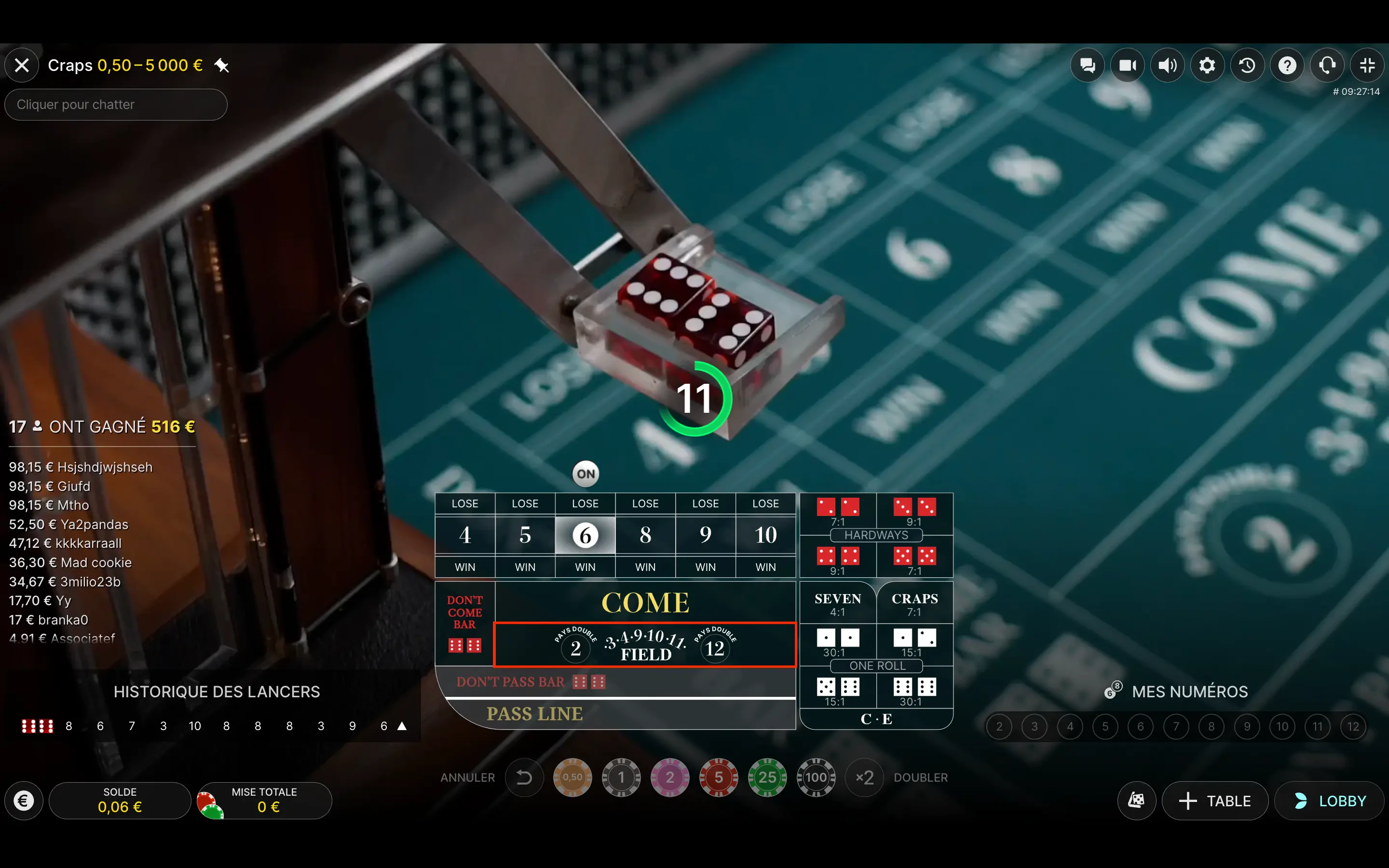Screen dimensions: 1389x868
Task: Open the settings gear menu
Action: coord(1207,66)
